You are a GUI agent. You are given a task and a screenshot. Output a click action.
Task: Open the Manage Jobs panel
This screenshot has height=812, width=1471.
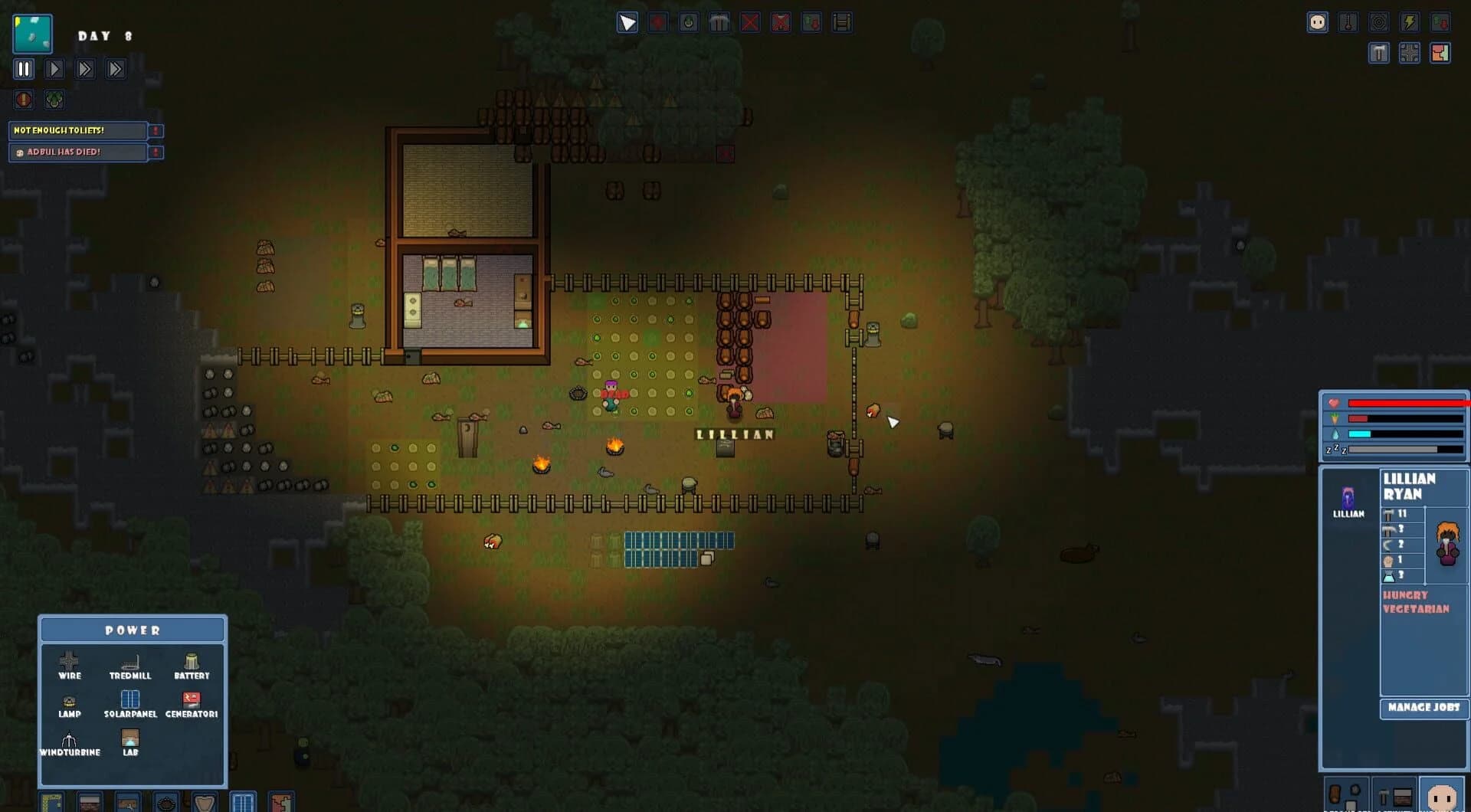tap(1423, 707)
